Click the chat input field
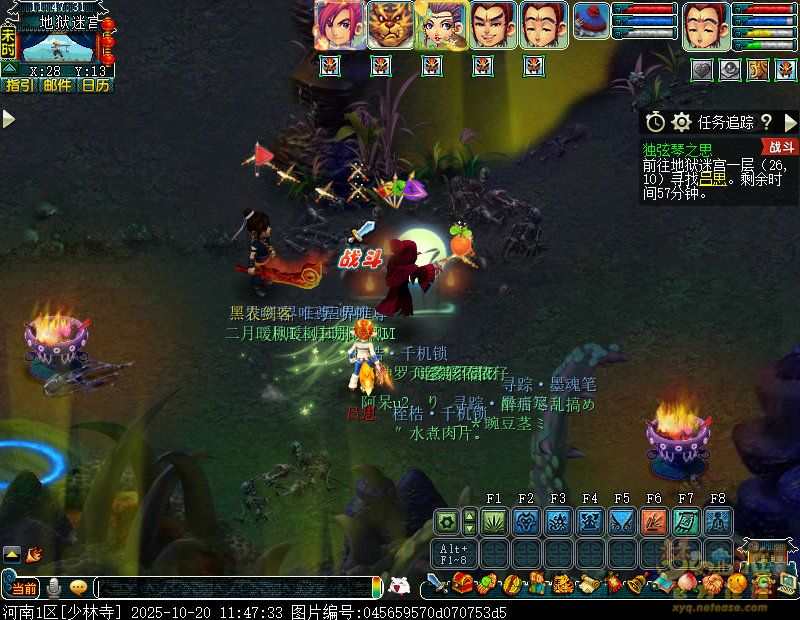 [x=235, y=588]
